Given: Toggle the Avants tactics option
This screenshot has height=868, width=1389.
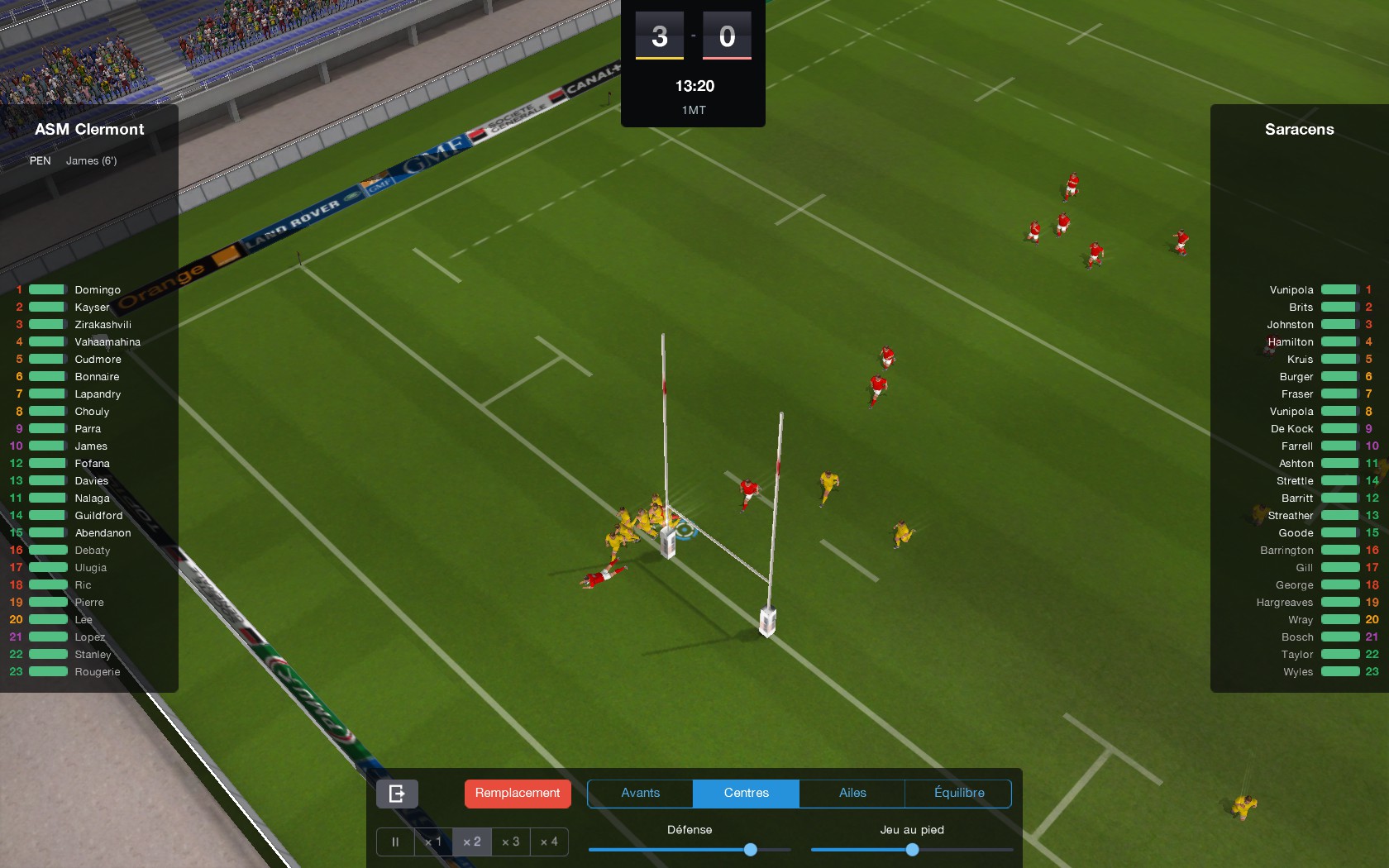Looking at the screenshot, I should (639, 793).
